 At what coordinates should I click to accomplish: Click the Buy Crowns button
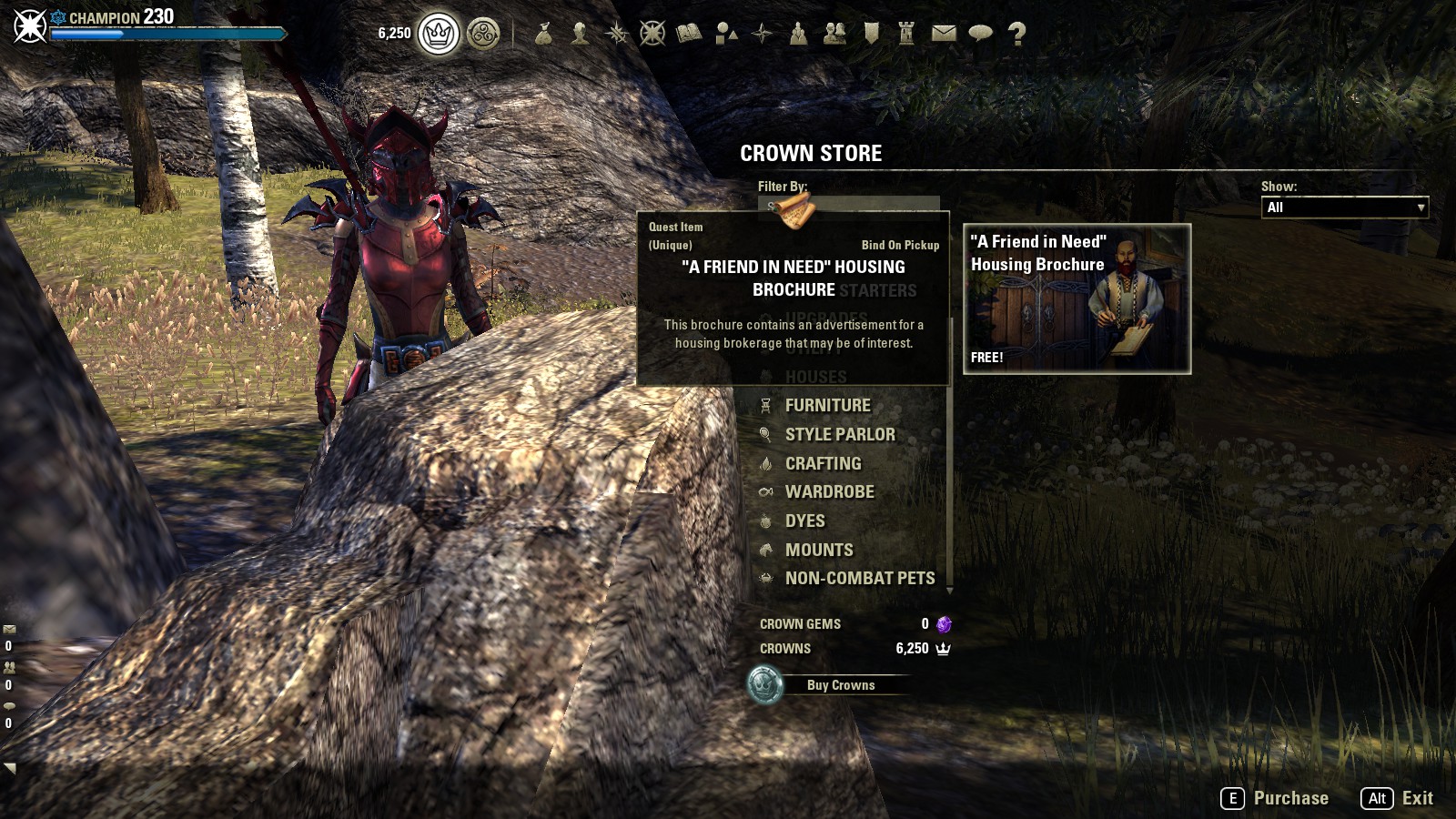pos(840,685)
